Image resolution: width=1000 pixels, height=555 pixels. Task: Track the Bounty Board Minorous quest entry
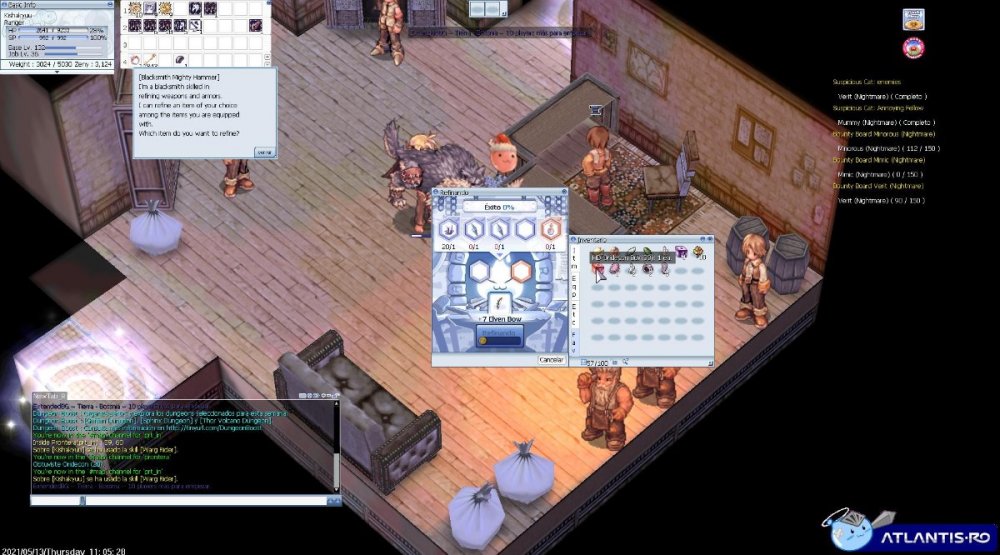(883, 133)
